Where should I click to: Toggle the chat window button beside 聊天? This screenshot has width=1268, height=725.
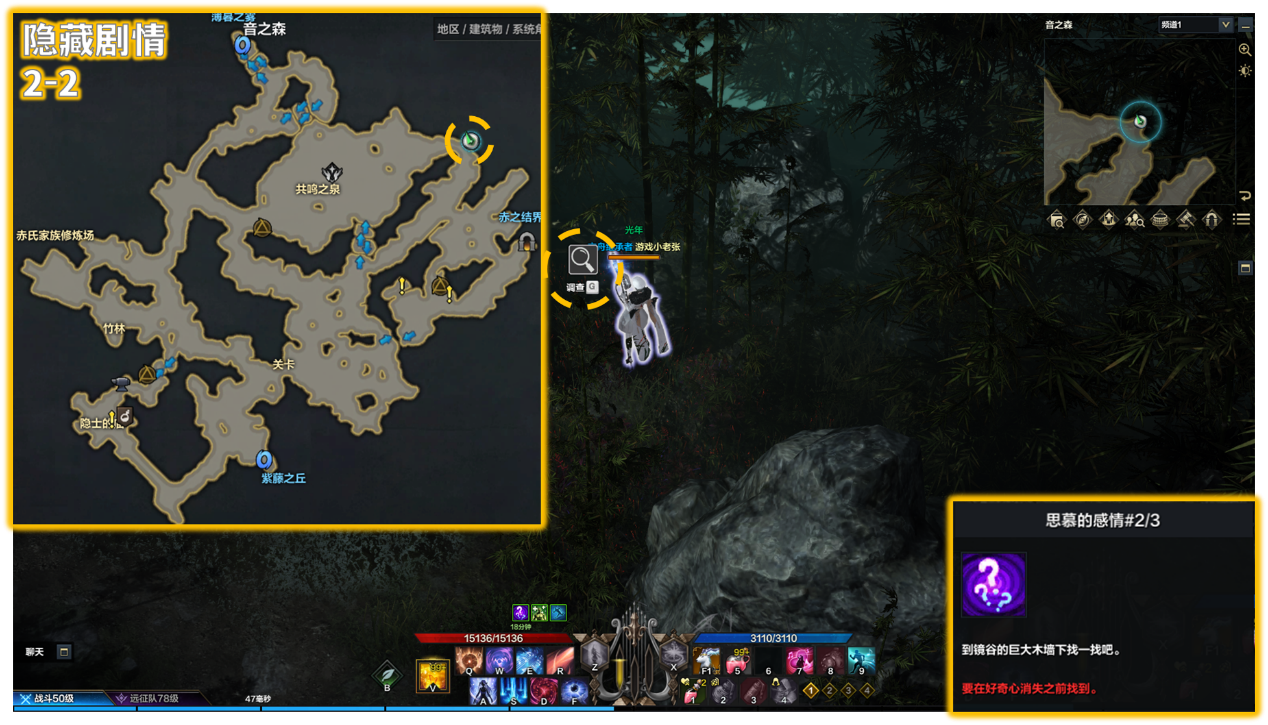click(x=64, y=652)
